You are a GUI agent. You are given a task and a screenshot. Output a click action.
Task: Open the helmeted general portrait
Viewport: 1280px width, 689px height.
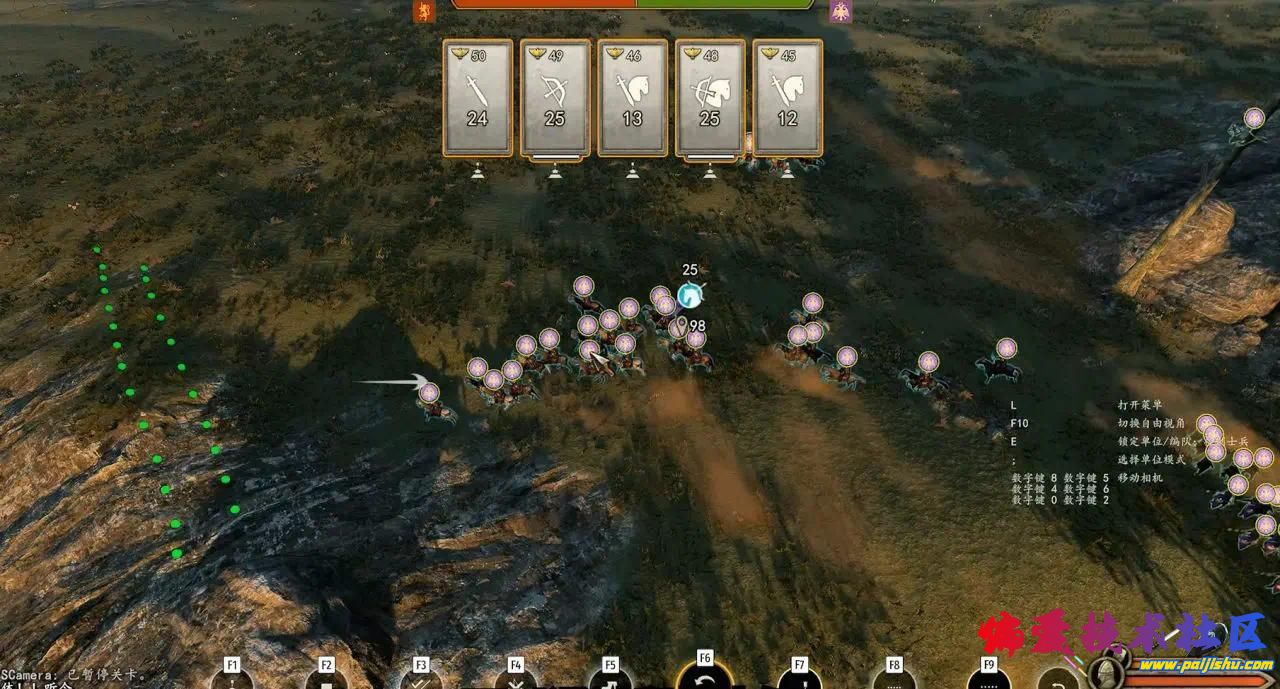point(1106,674)
